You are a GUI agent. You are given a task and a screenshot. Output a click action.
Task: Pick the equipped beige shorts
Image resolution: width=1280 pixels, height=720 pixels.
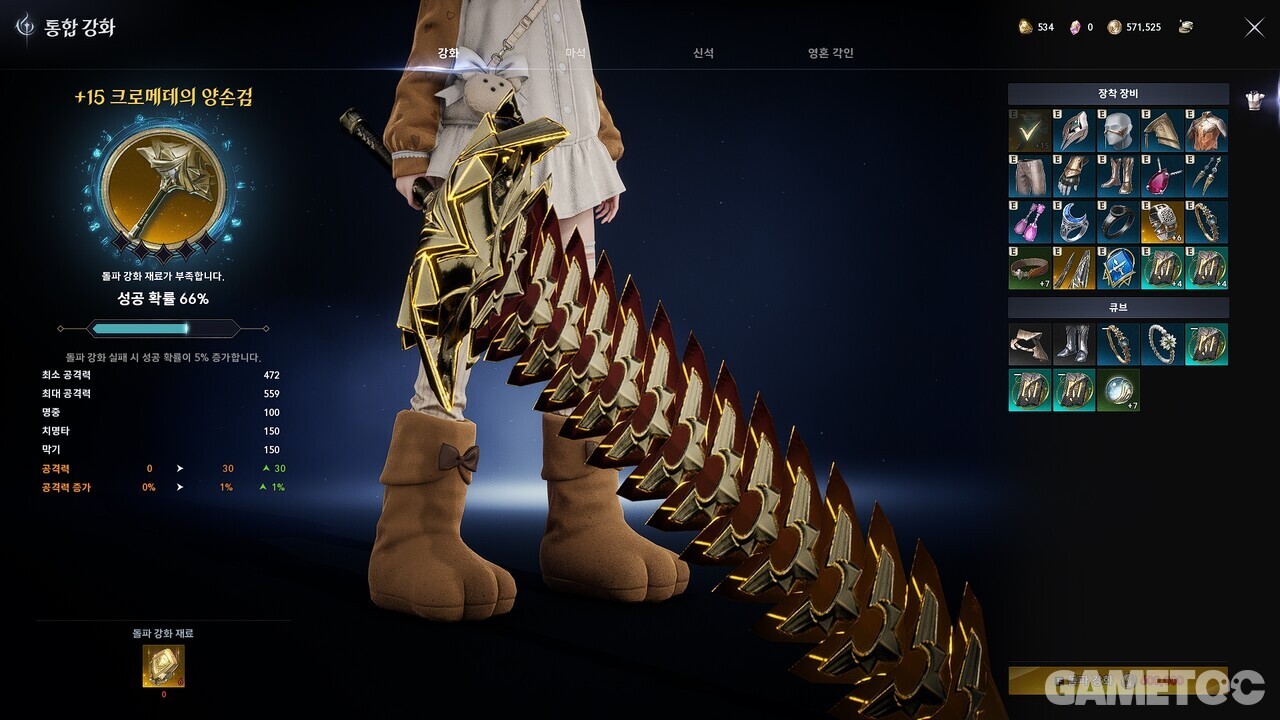click(x=1029, y=176)
